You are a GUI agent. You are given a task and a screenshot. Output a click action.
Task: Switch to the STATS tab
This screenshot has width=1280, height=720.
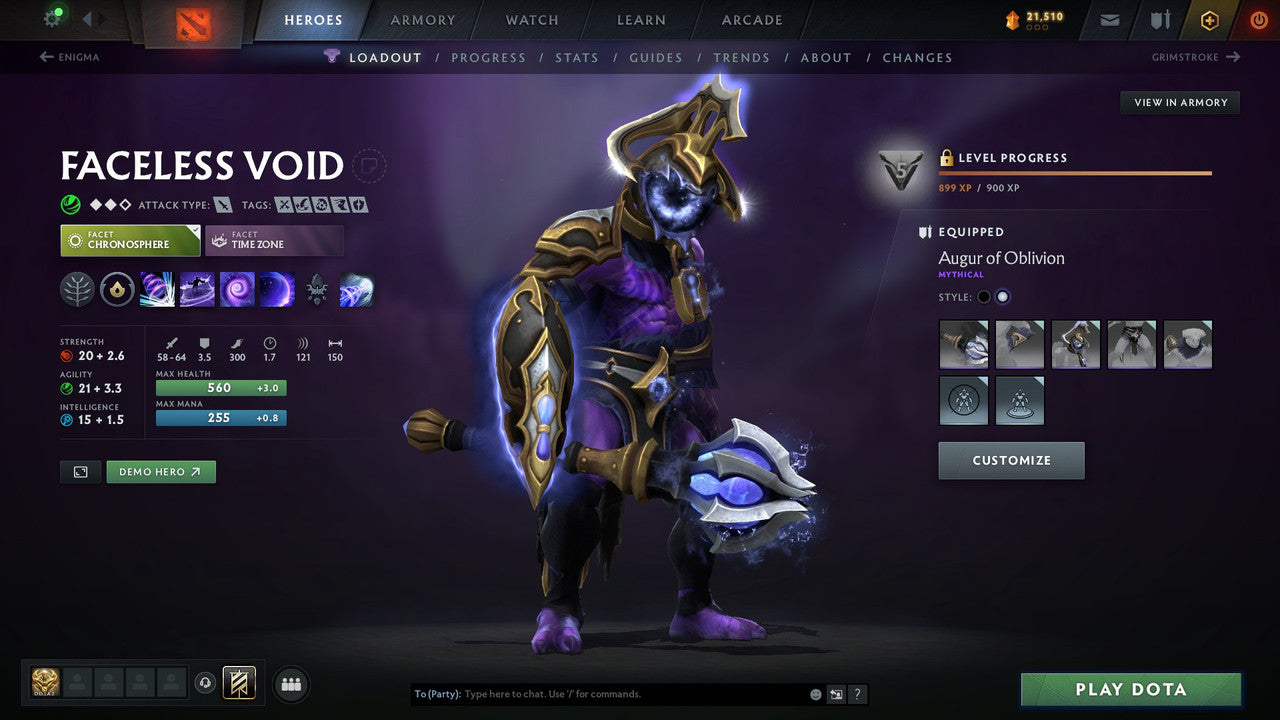coord(577,57)
